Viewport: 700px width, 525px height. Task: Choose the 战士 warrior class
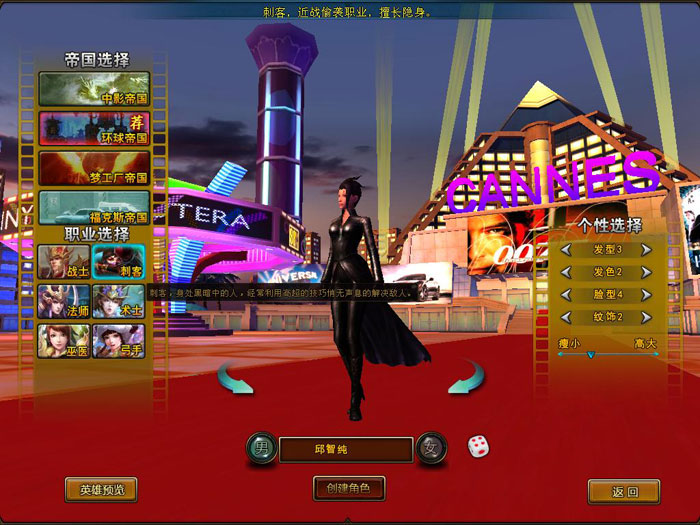pyautogui.click(x=64, y=261)
